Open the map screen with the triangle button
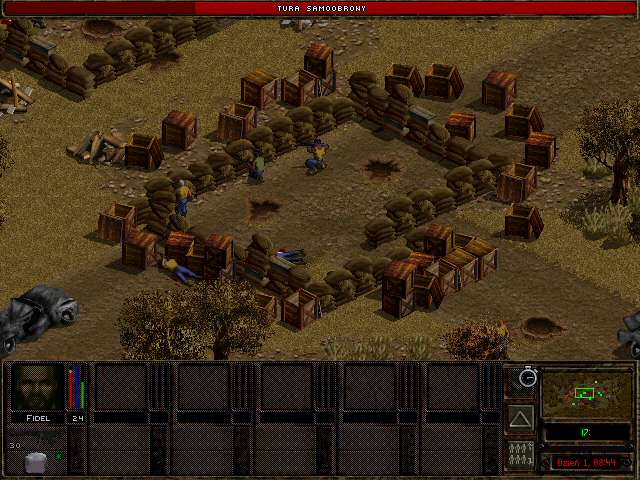 tap(521, 417)
